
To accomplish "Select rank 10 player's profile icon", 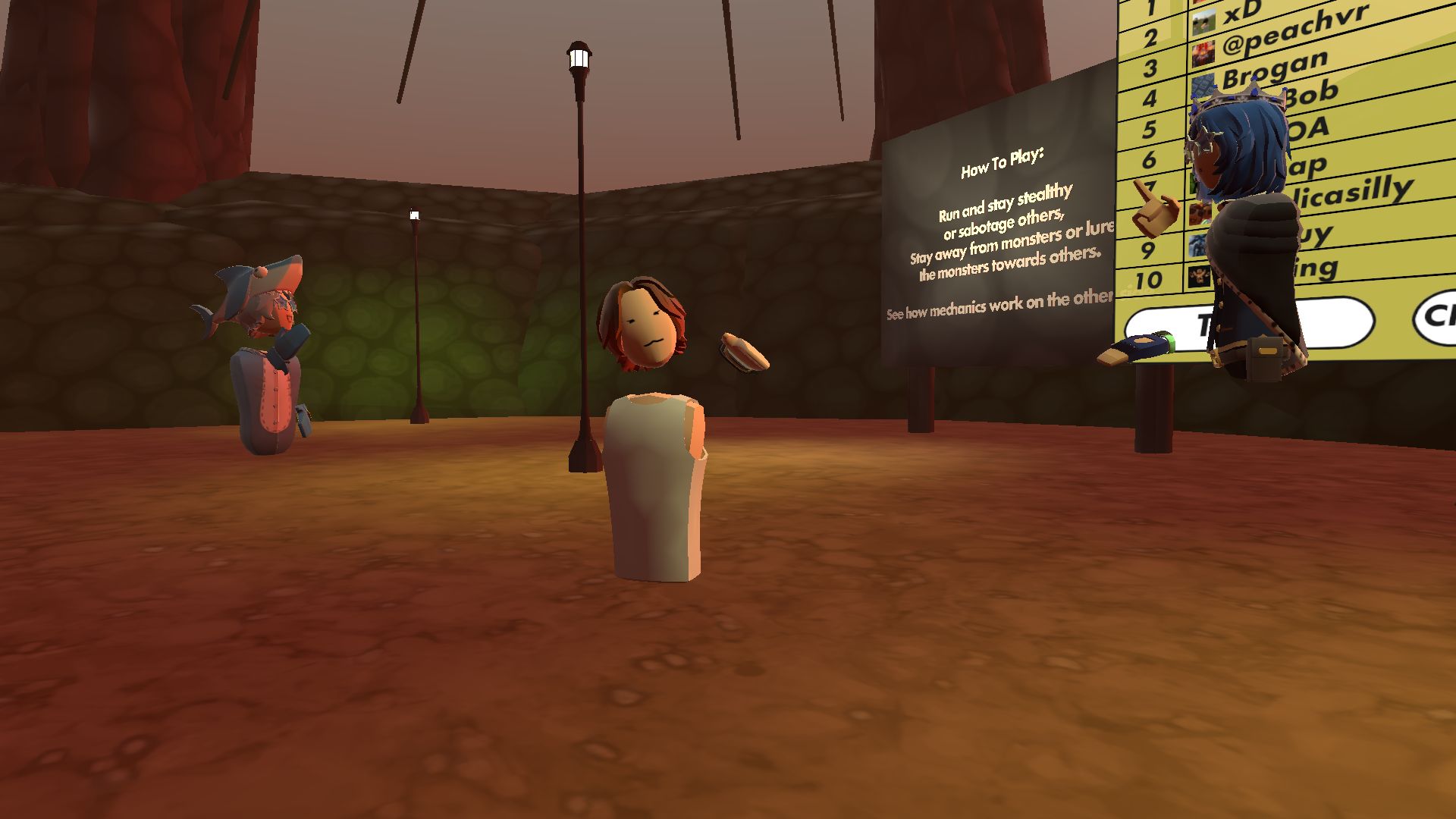I will tap(1198, 278).
